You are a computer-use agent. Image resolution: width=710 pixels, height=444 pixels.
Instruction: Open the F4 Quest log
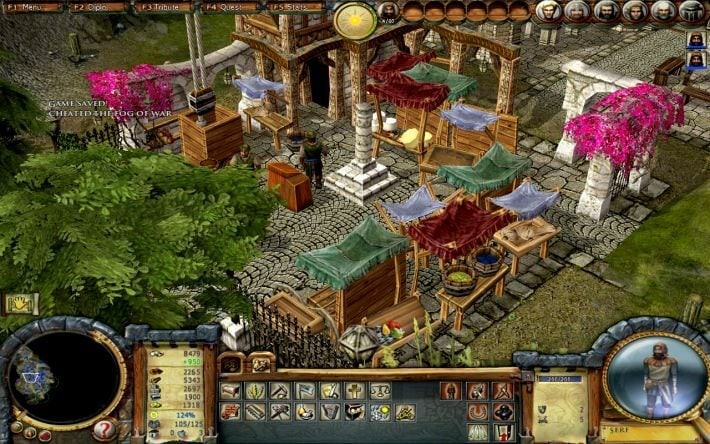(x=228, y=7)
